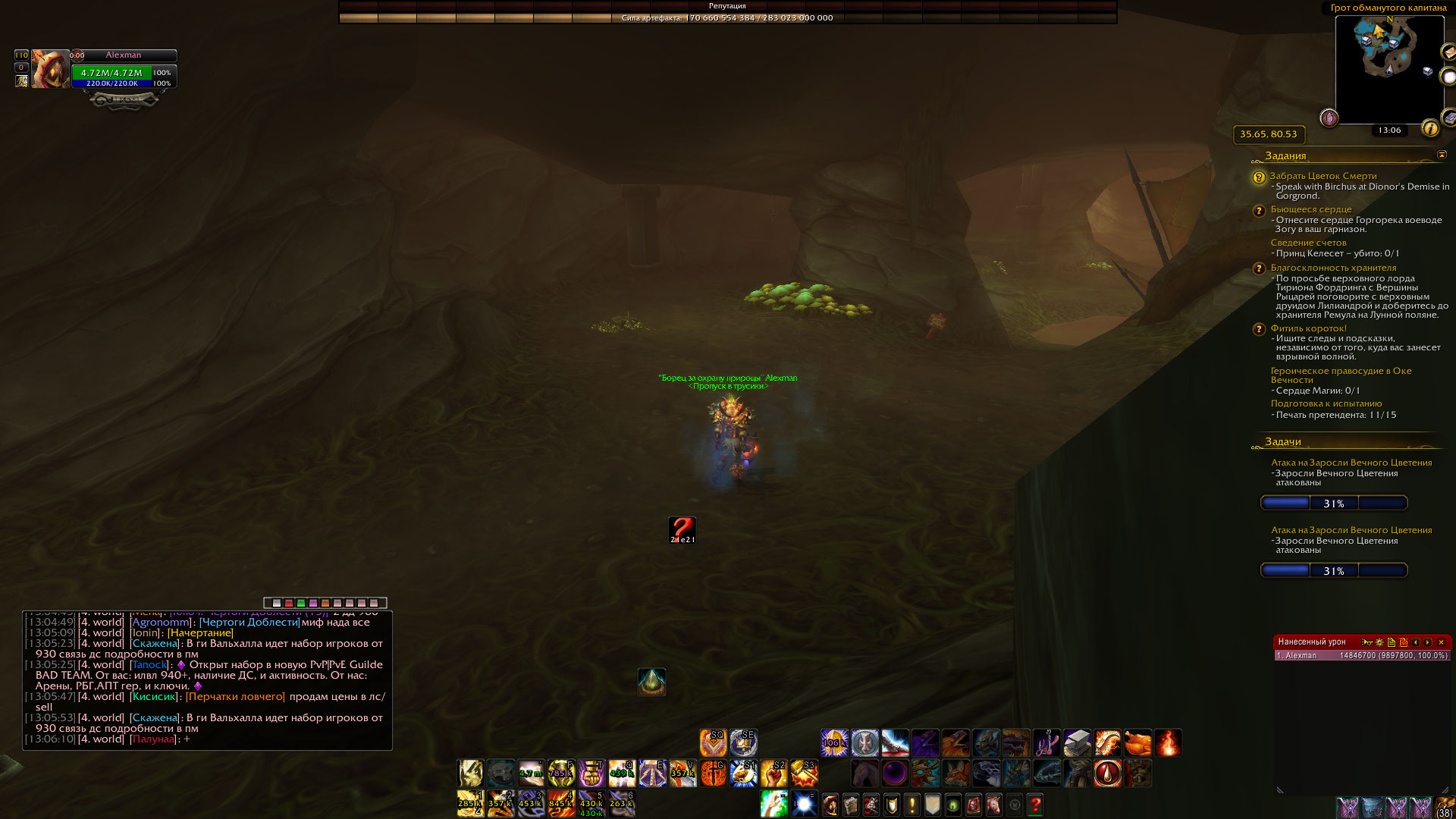Select quest Забрать Цветок Смерти
The width and height of the screenshot is (1456, 819).
1323,176
